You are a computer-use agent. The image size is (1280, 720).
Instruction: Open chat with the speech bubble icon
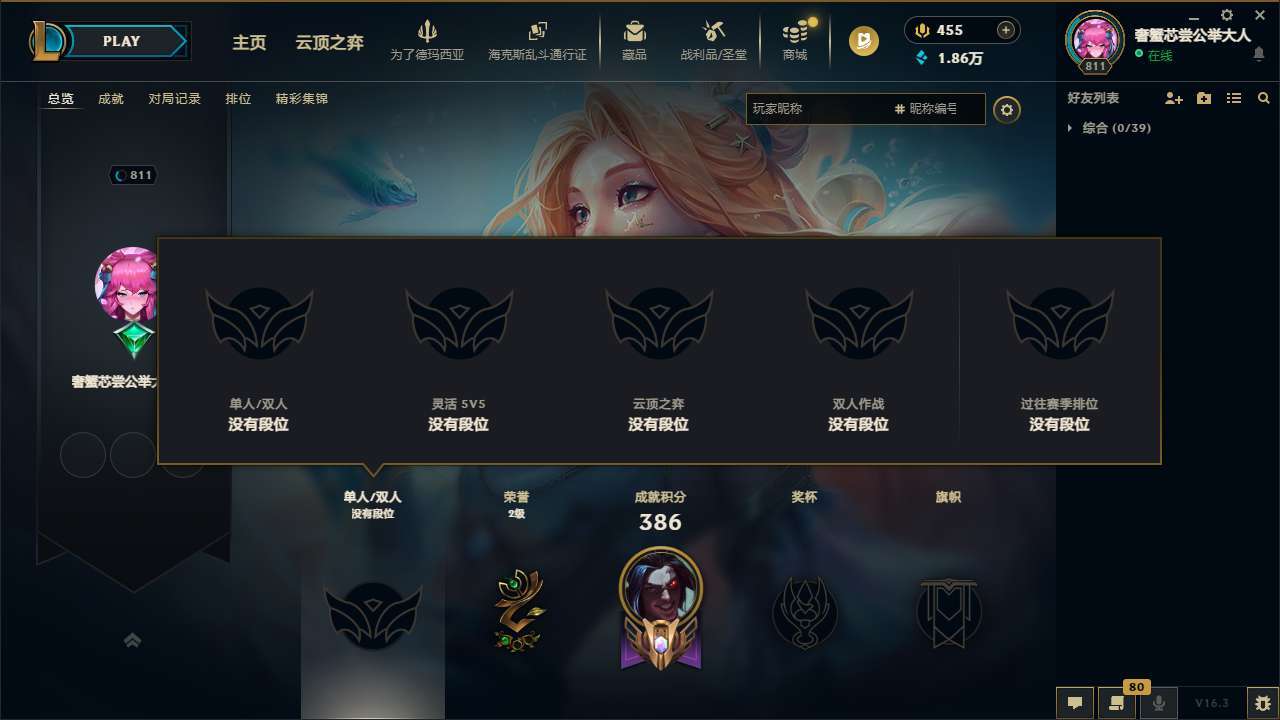pos(1074,703)
